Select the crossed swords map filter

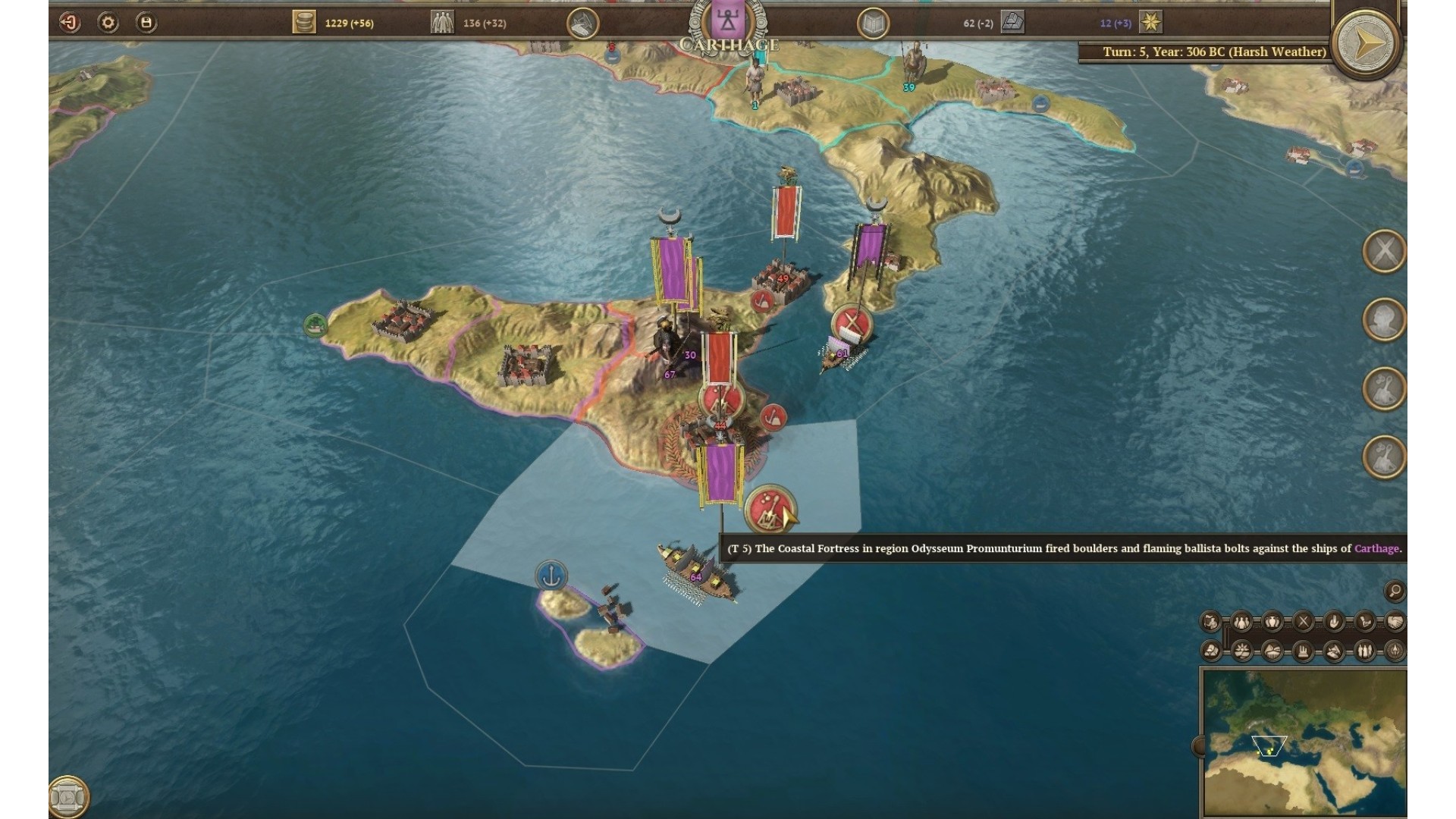click(x=1303, y=623)
